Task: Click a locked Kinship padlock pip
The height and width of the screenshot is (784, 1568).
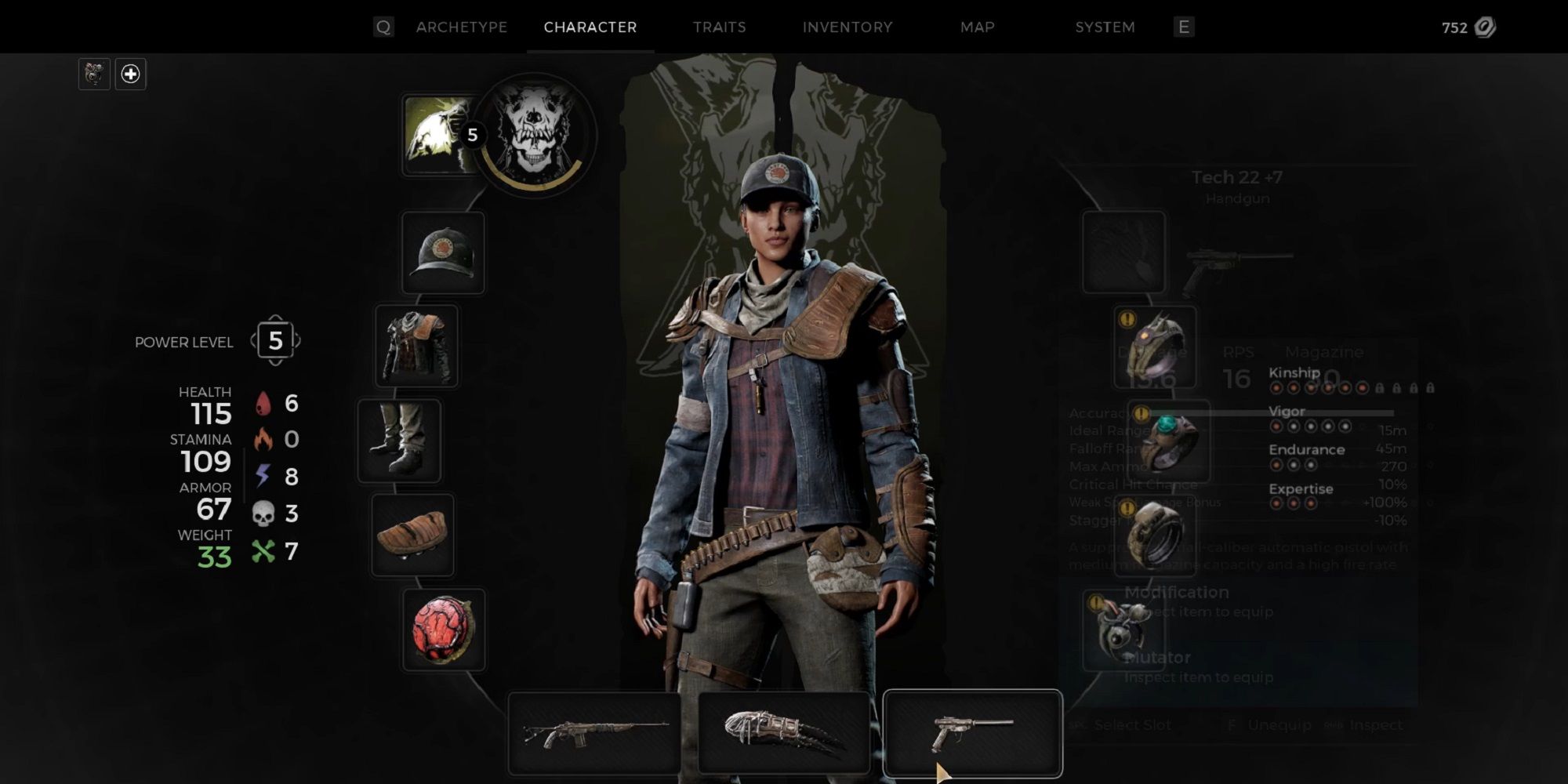Action: (1378, 387)
